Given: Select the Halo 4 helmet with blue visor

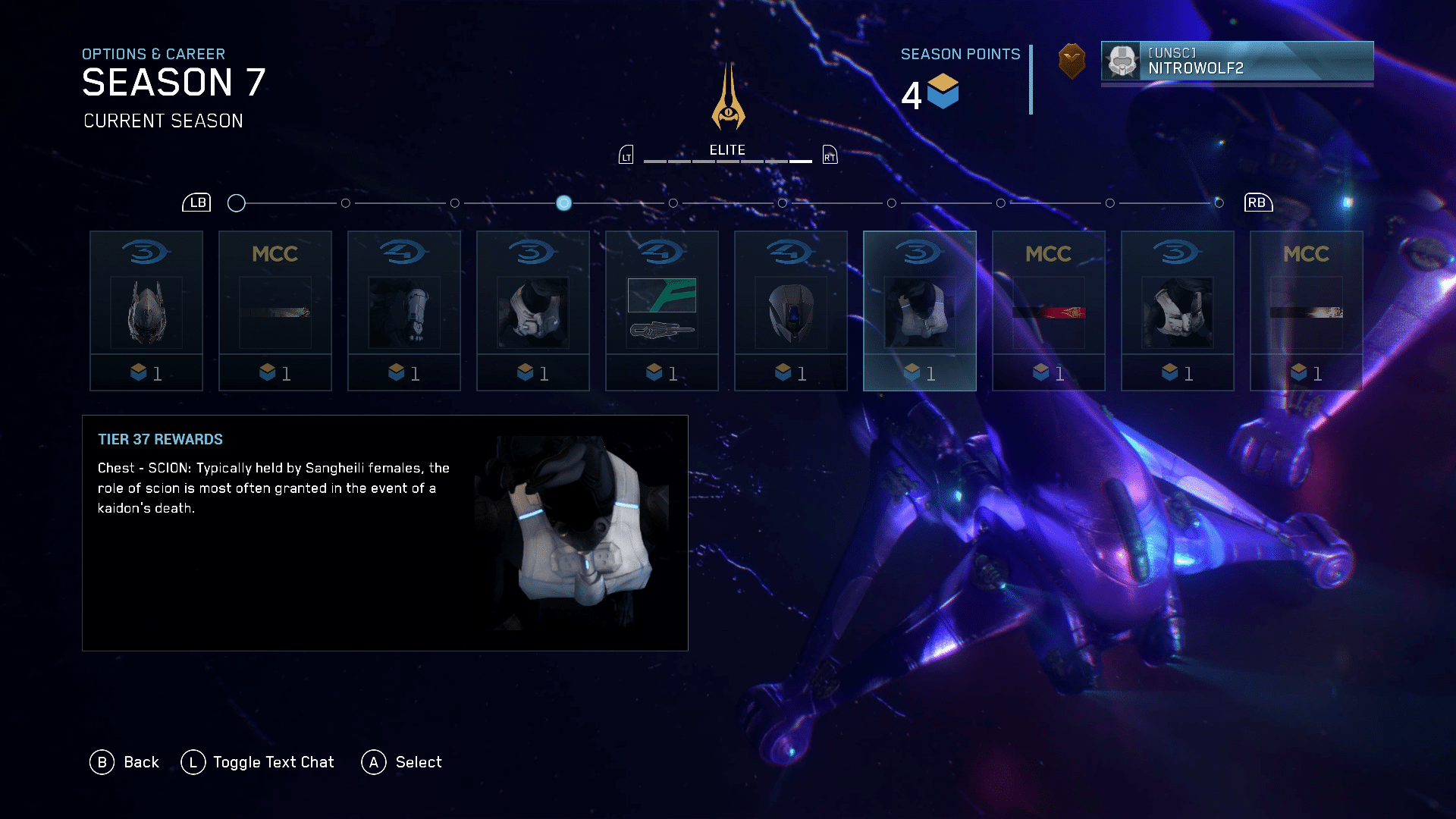Looking at the screenshot, I should pyautogui.click(x=791, y=311).
